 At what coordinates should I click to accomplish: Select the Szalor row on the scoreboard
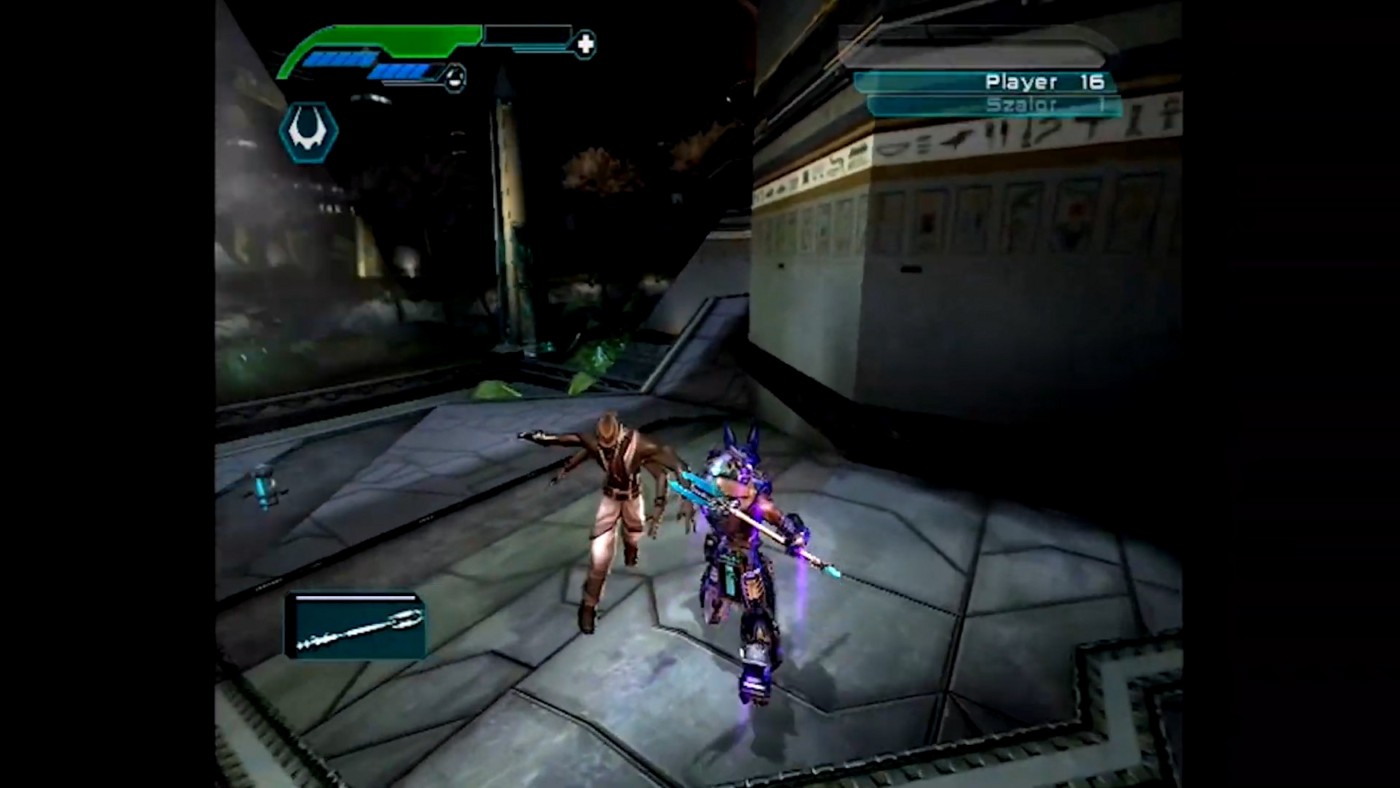click(992, 105)
